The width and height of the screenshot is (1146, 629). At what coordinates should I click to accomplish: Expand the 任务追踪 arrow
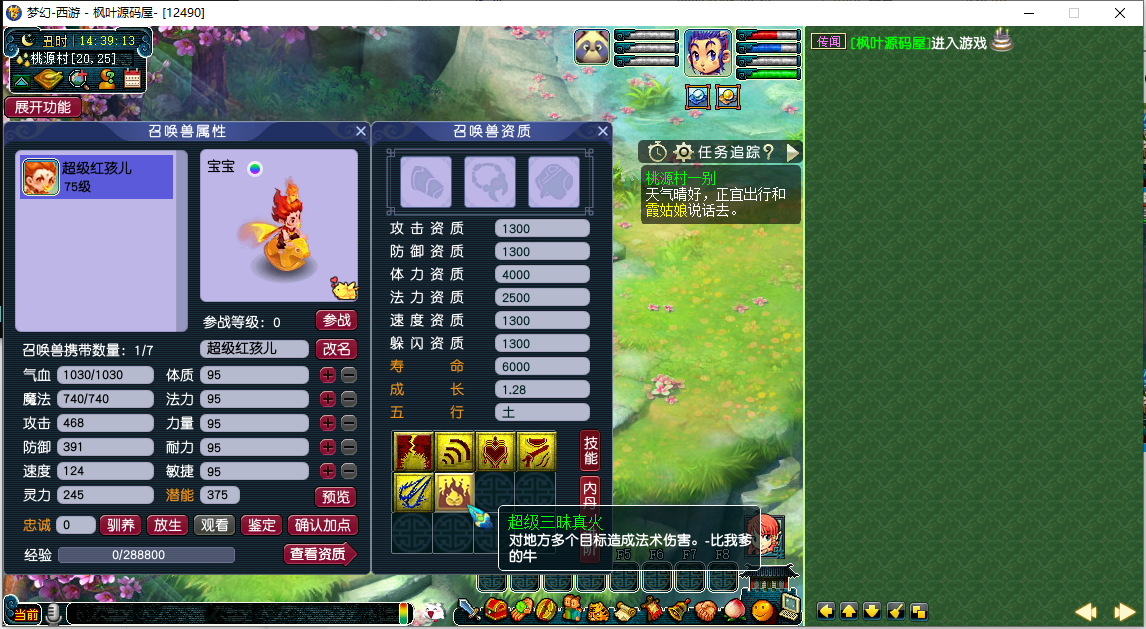(793, 152)
